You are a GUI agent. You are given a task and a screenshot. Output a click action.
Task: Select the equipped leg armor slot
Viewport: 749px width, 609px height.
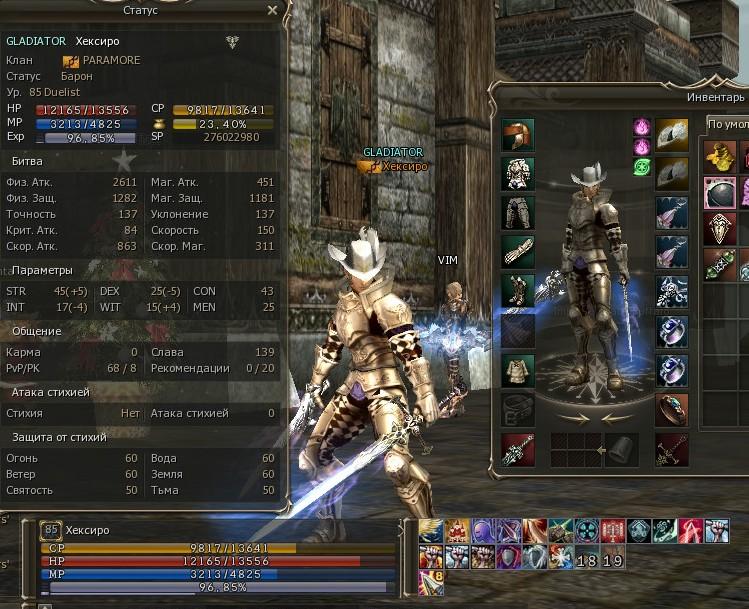coord(518,212)
